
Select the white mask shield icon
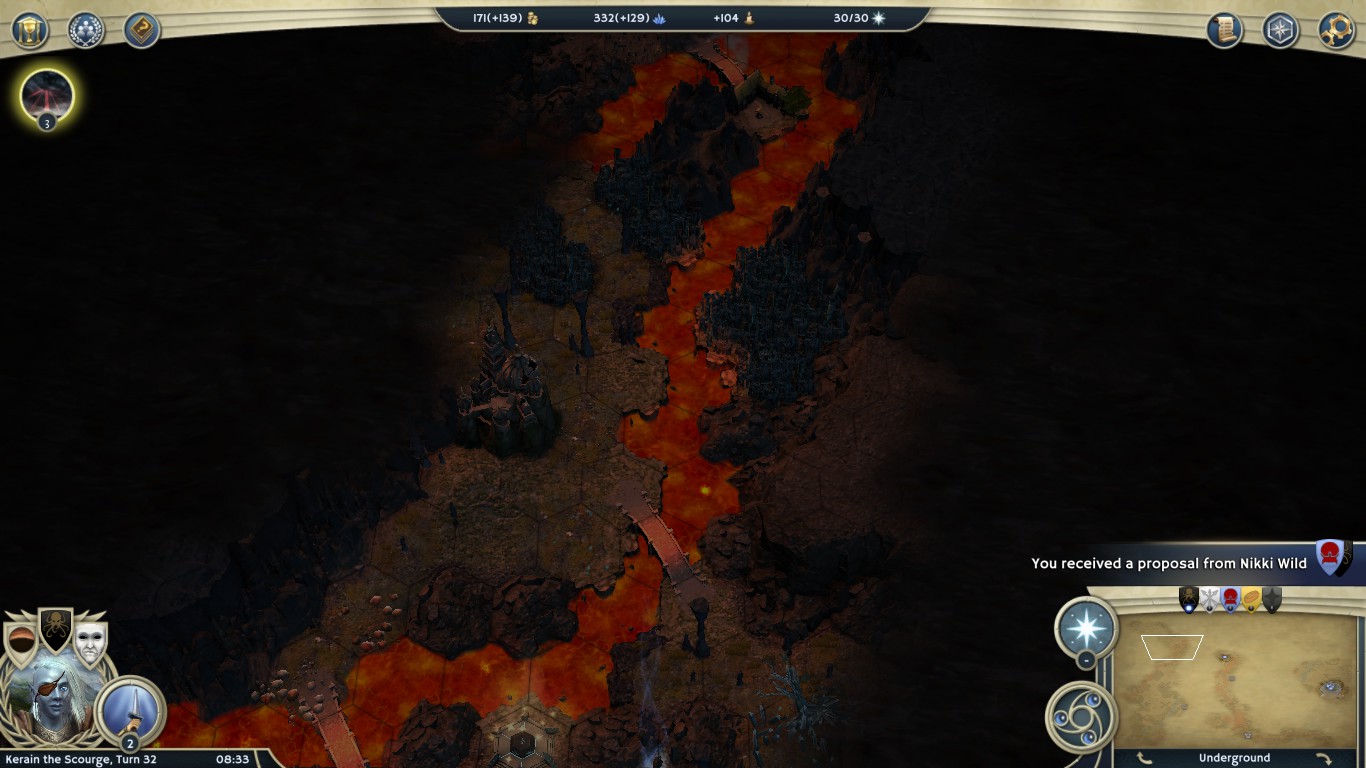click(x=90, y=643)
